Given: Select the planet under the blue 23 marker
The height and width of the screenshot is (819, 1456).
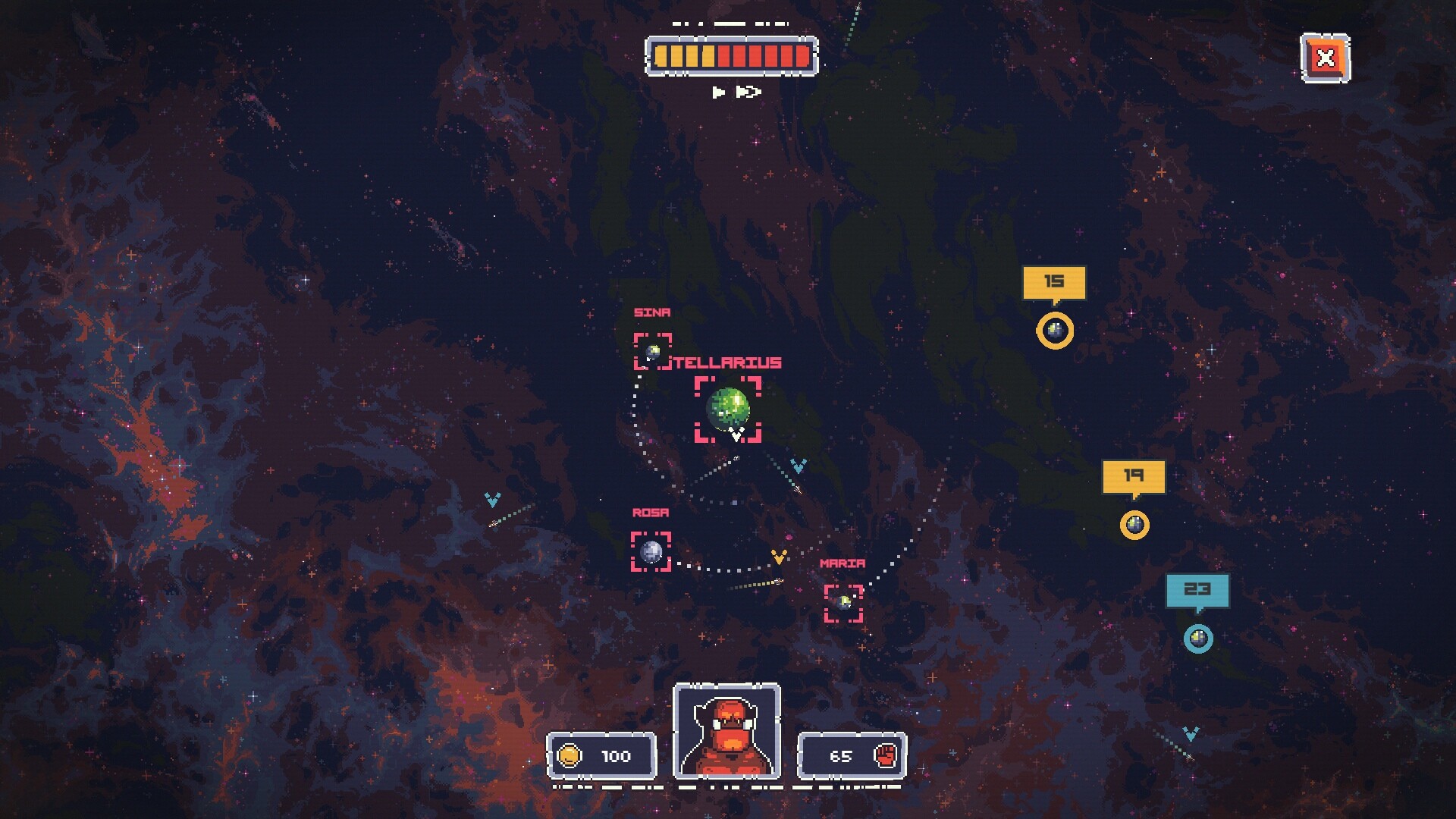Looking at the screenshot, I should tap(1198, 639).
